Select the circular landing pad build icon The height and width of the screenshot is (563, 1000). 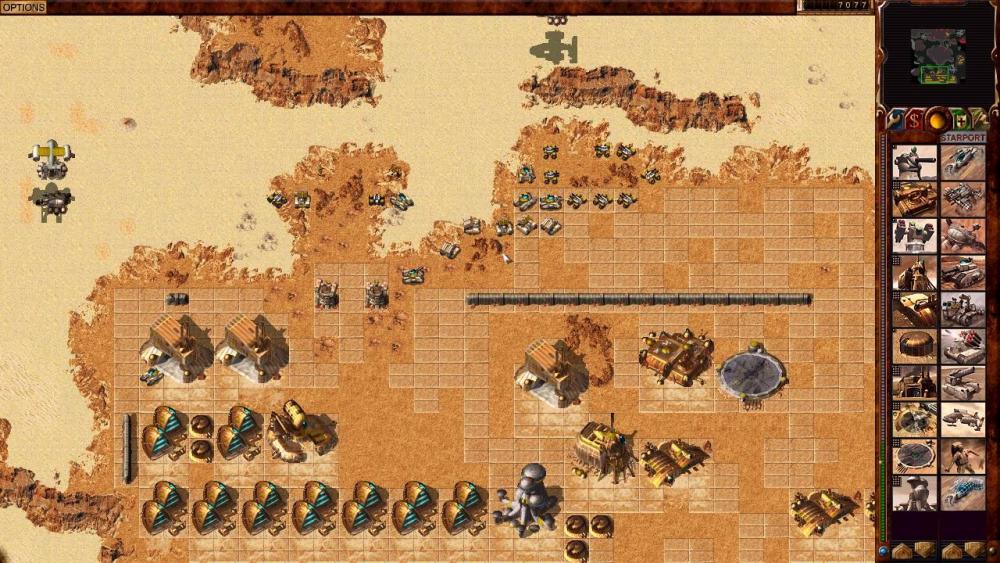pyautogui.click(x=914, y=456)
